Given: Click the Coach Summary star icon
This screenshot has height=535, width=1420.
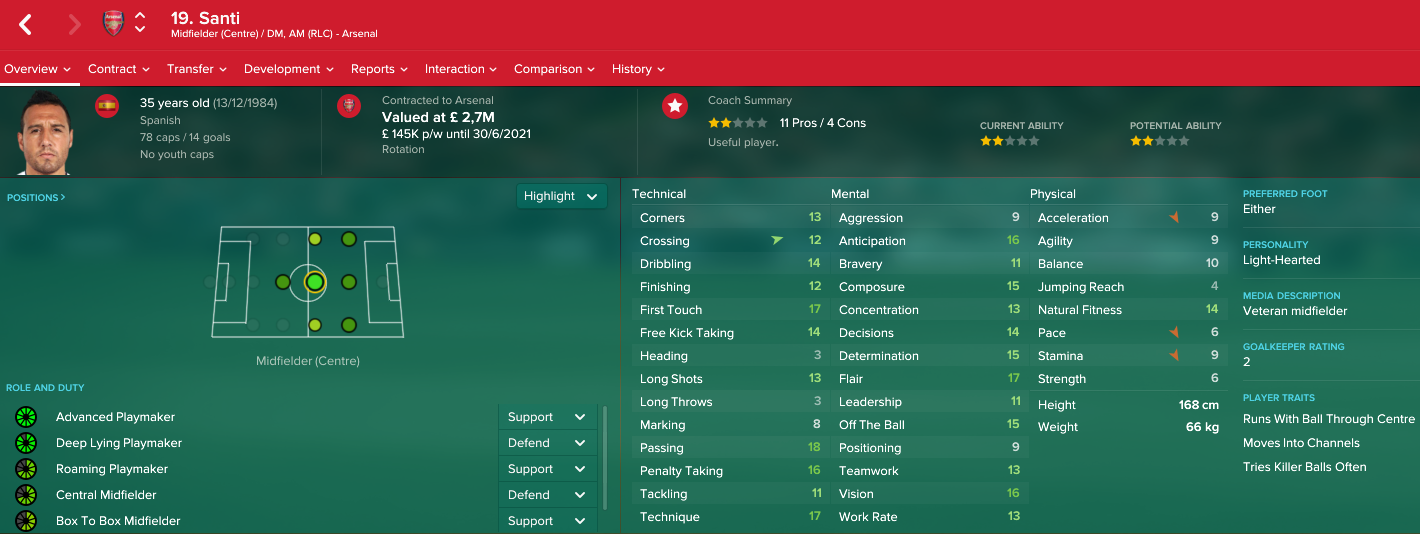Looking at the screenshot, I should [x=675, y=106].
